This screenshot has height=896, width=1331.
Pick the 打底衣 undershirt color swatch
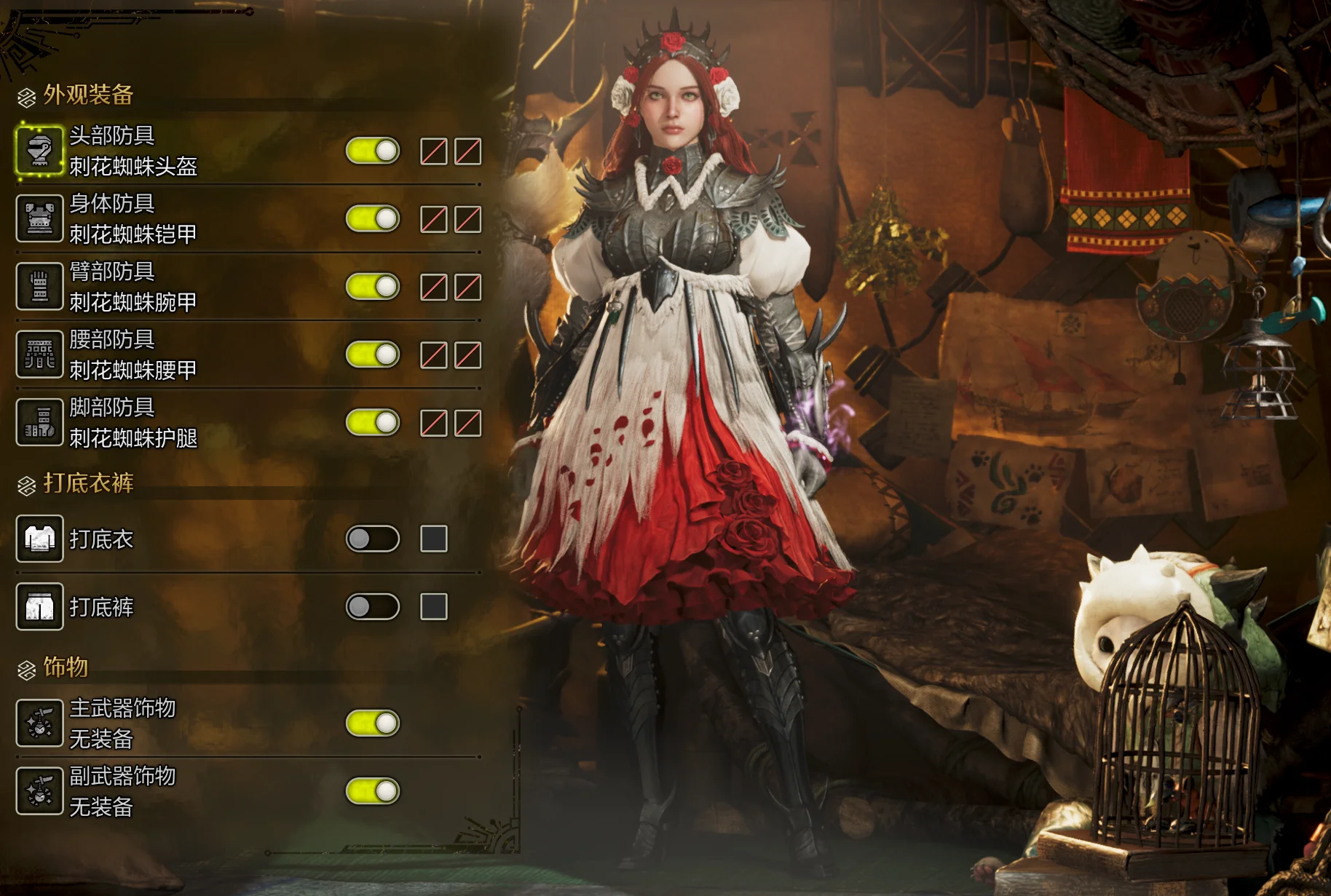434,539
